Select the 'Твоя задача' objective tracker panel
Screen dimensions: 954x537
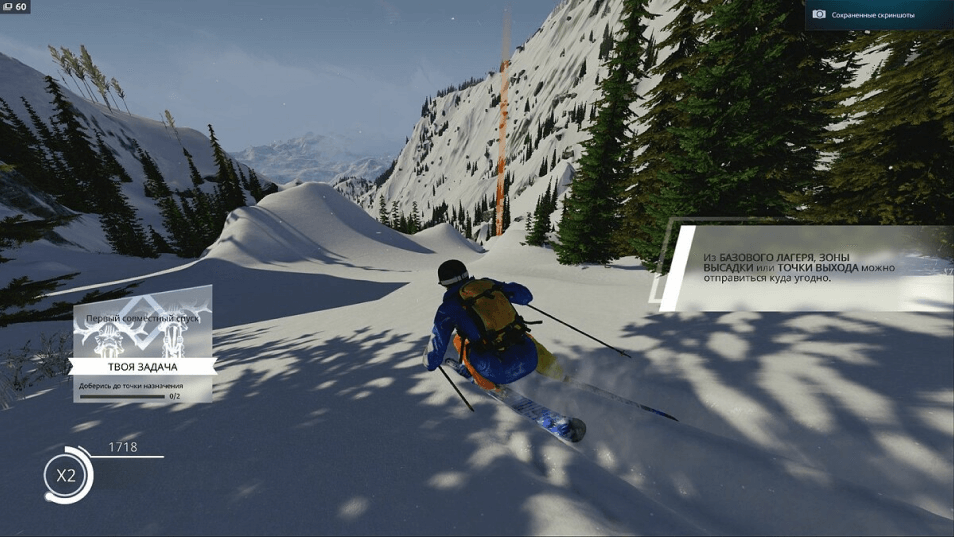point(142,368)
